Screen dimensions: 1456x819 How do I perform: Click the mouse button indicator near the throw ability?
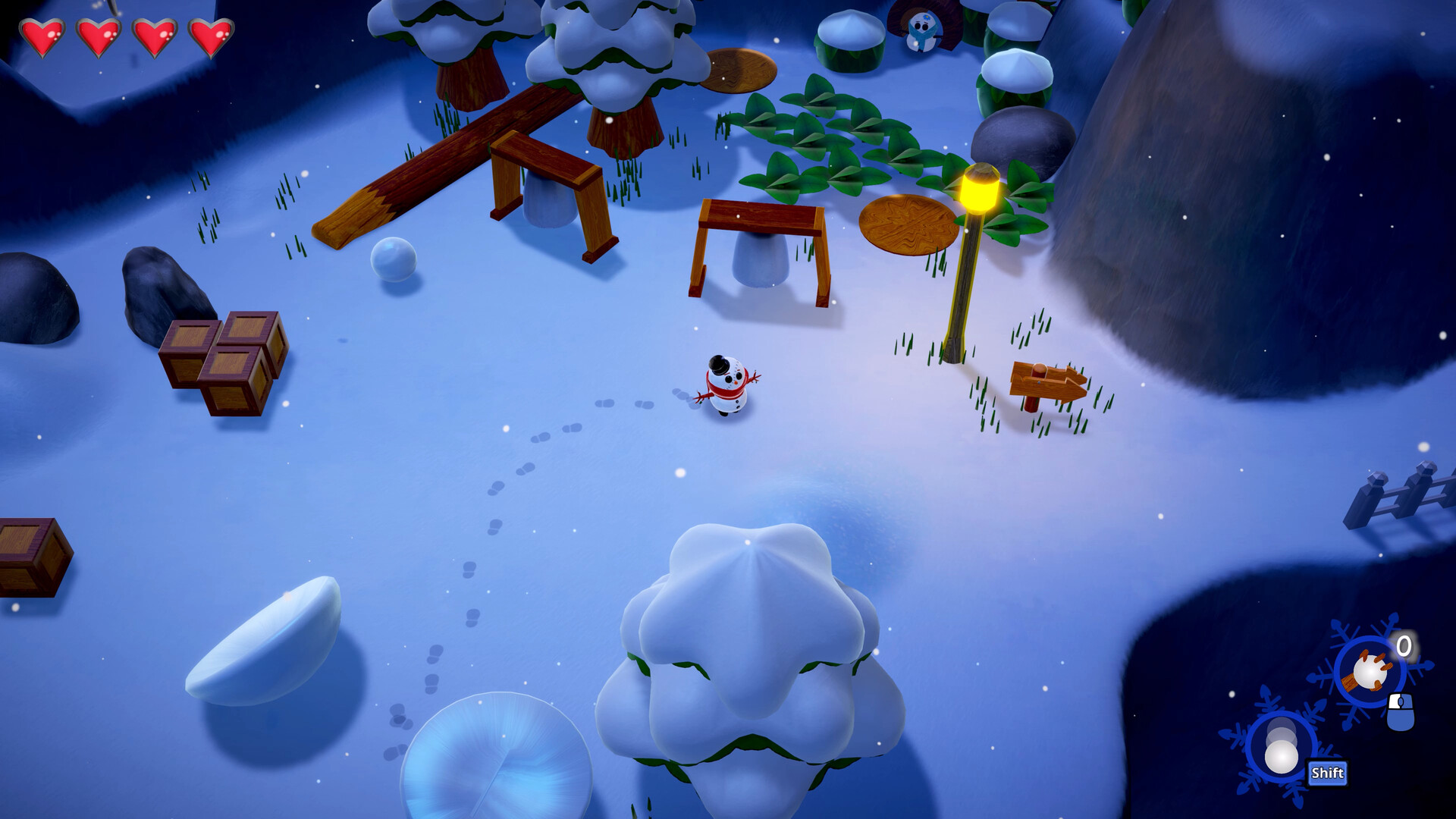[x=1401, y=711]
